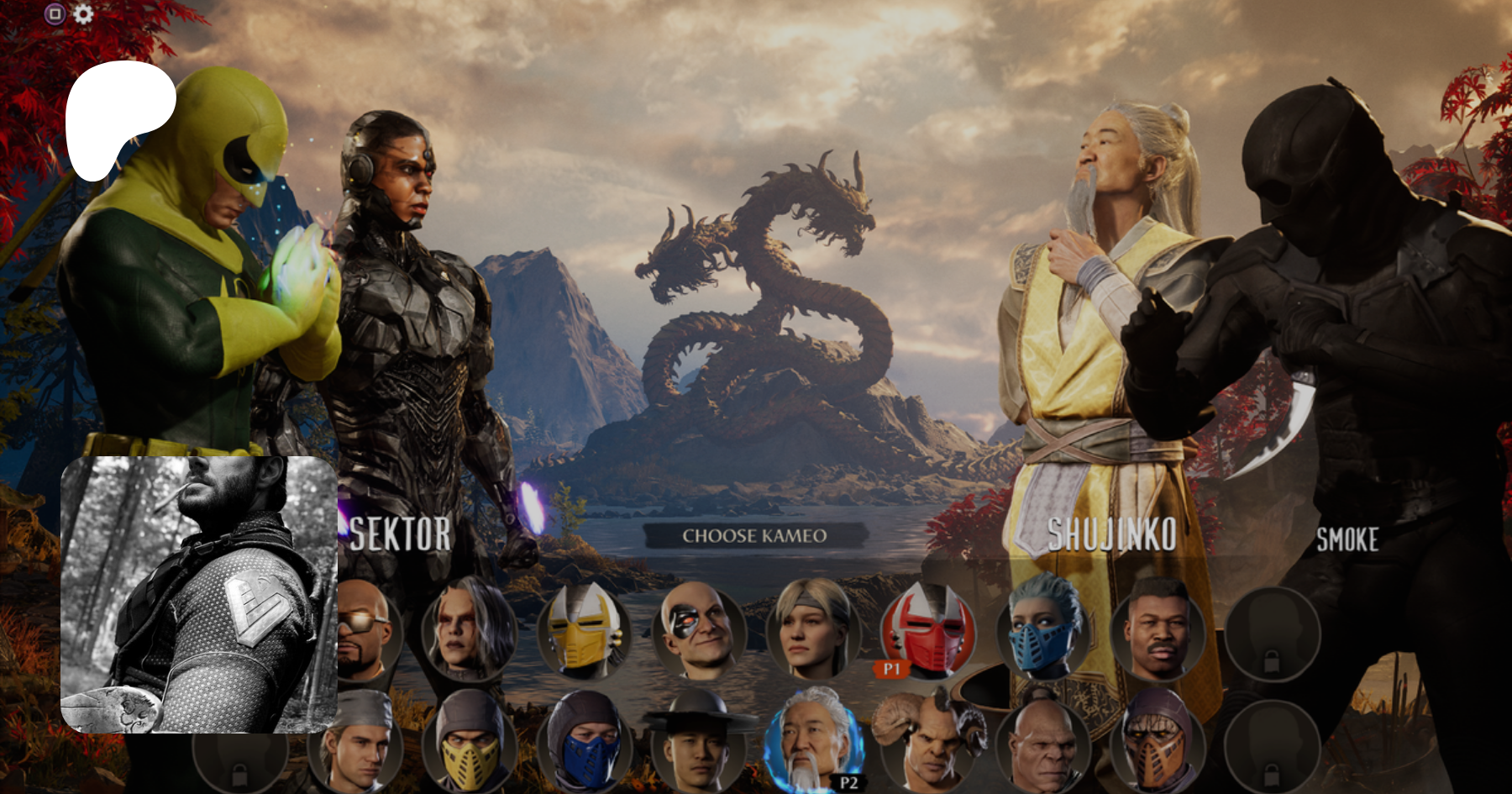Pick hooded Sub-Zero with blue mask
The image size is (1512, 794).
pos(583,744)
